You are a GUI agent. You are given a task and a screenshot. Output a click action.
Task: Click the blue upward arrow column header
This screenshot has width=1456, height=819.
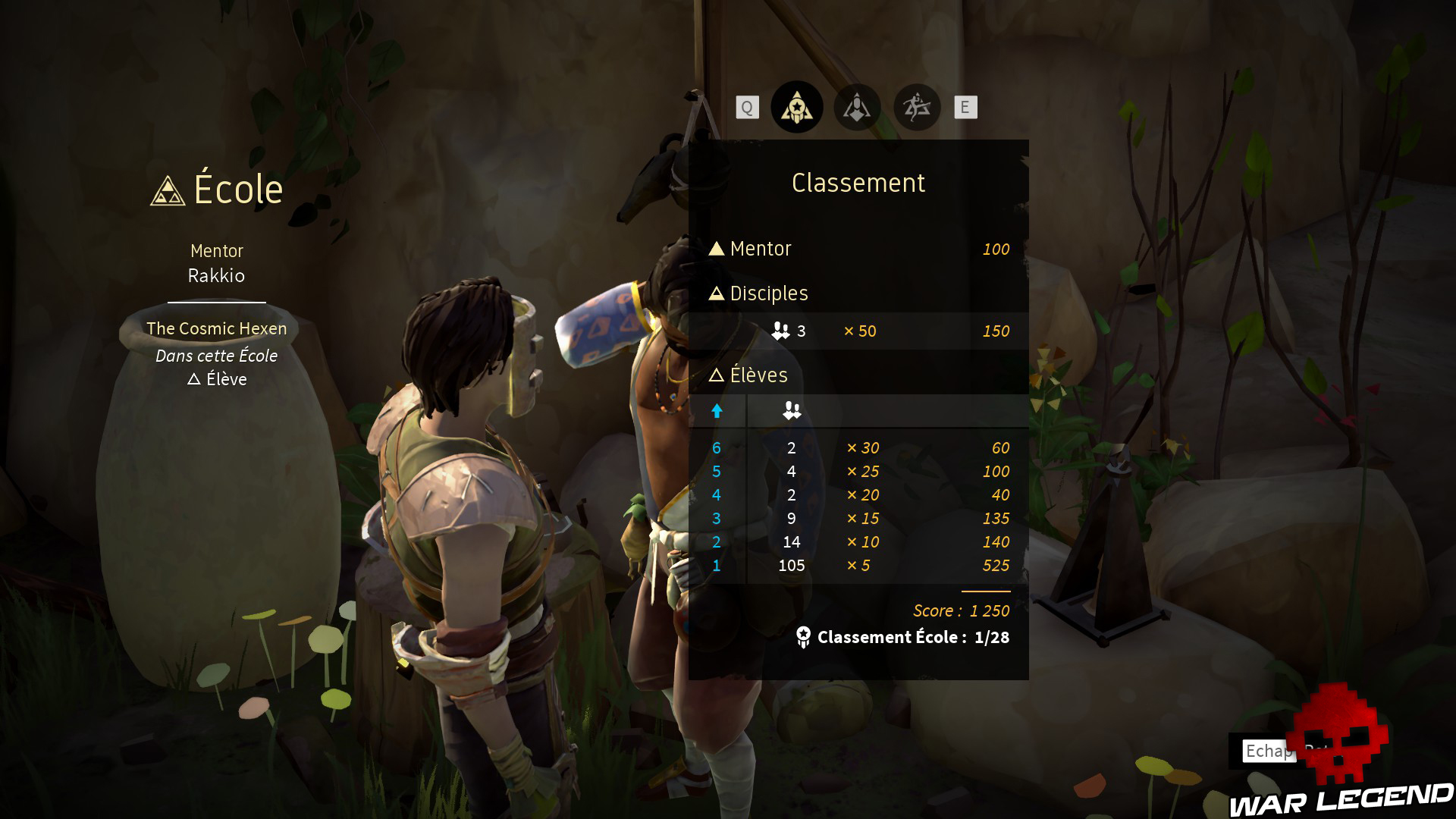click(x=716, y=410)
